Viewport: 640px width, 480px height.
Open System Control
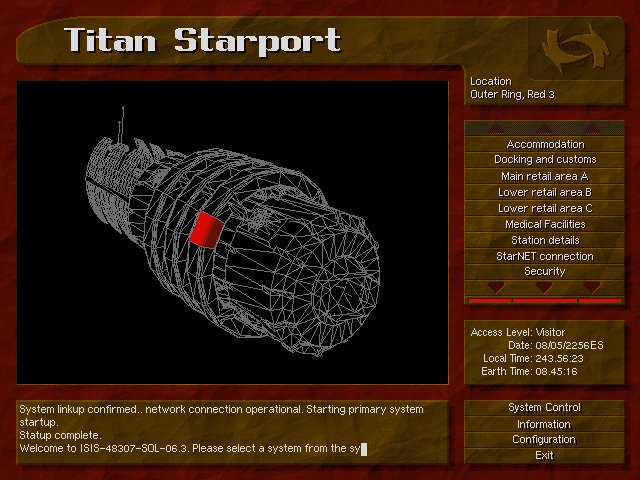545,408
